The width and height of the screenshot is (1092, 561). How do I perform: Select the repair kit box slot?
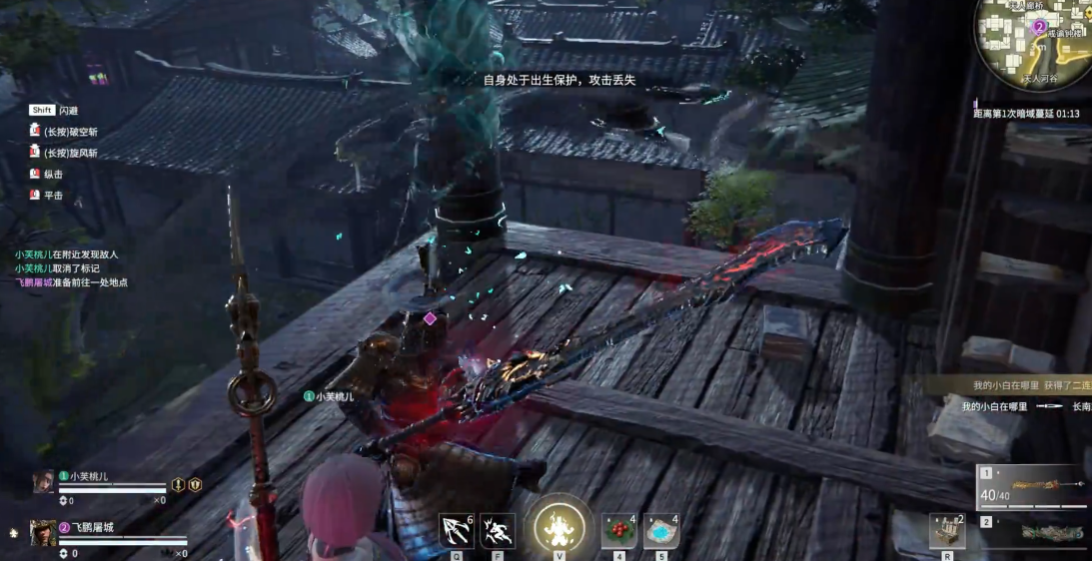click(x=946, y=532)
